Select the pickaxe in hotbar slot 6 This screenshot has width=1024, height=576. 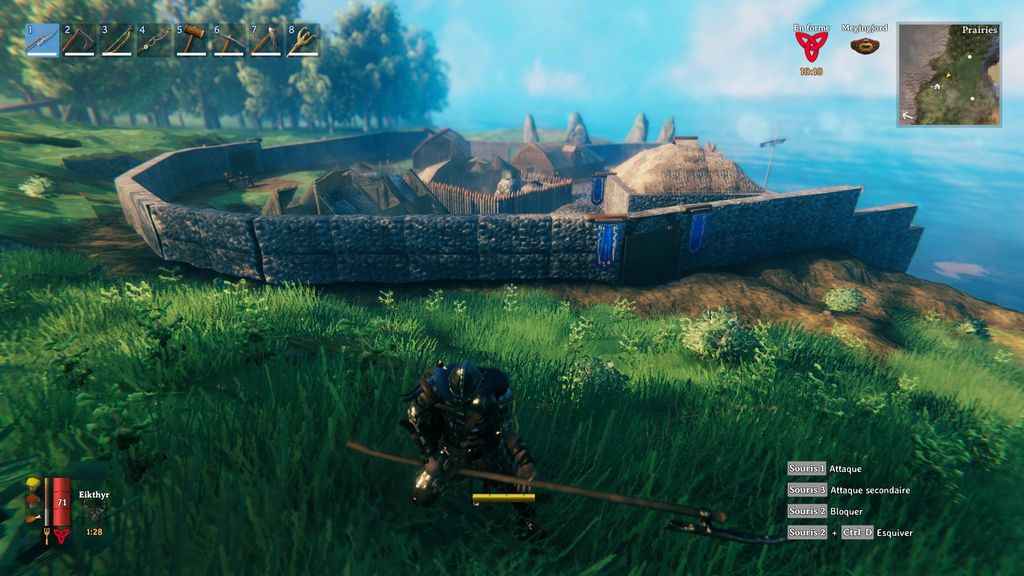click(229, 40)
